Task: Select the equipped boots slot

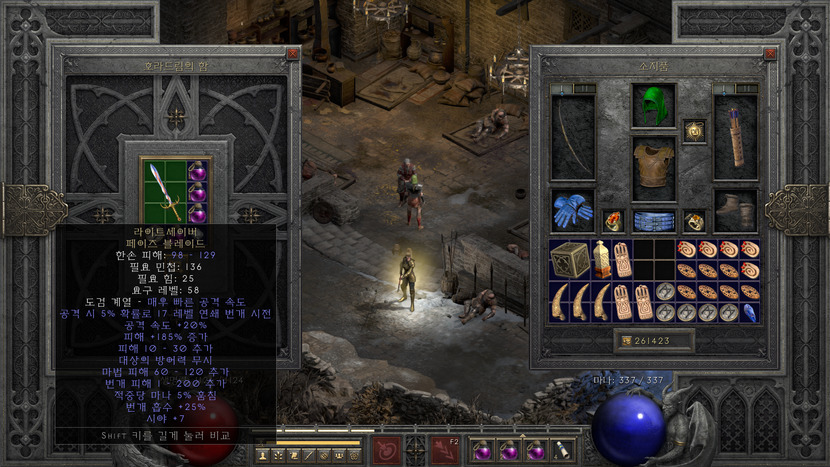Action: point(735,211)
